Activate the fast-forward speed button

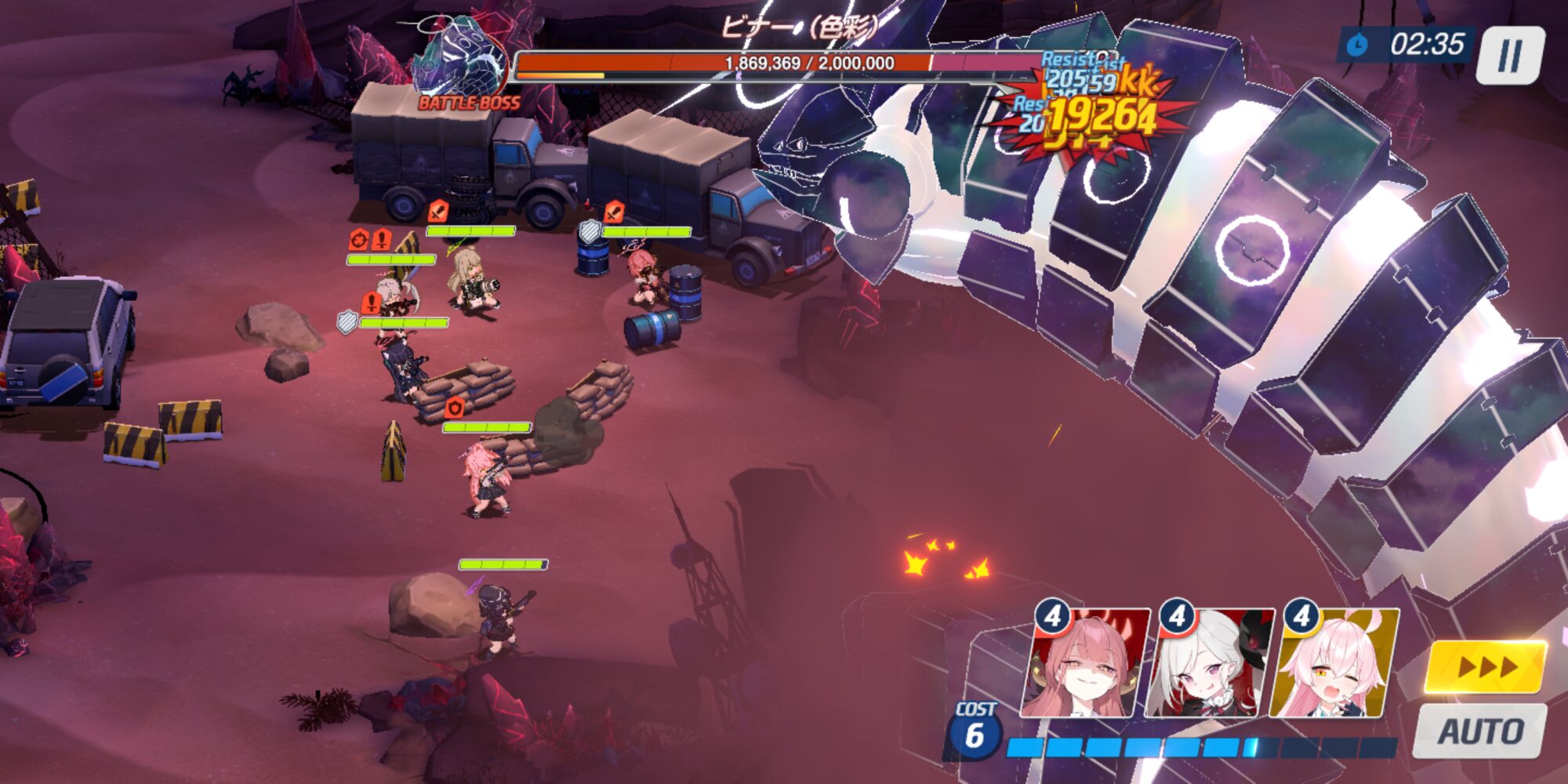tap(1486, 667)
